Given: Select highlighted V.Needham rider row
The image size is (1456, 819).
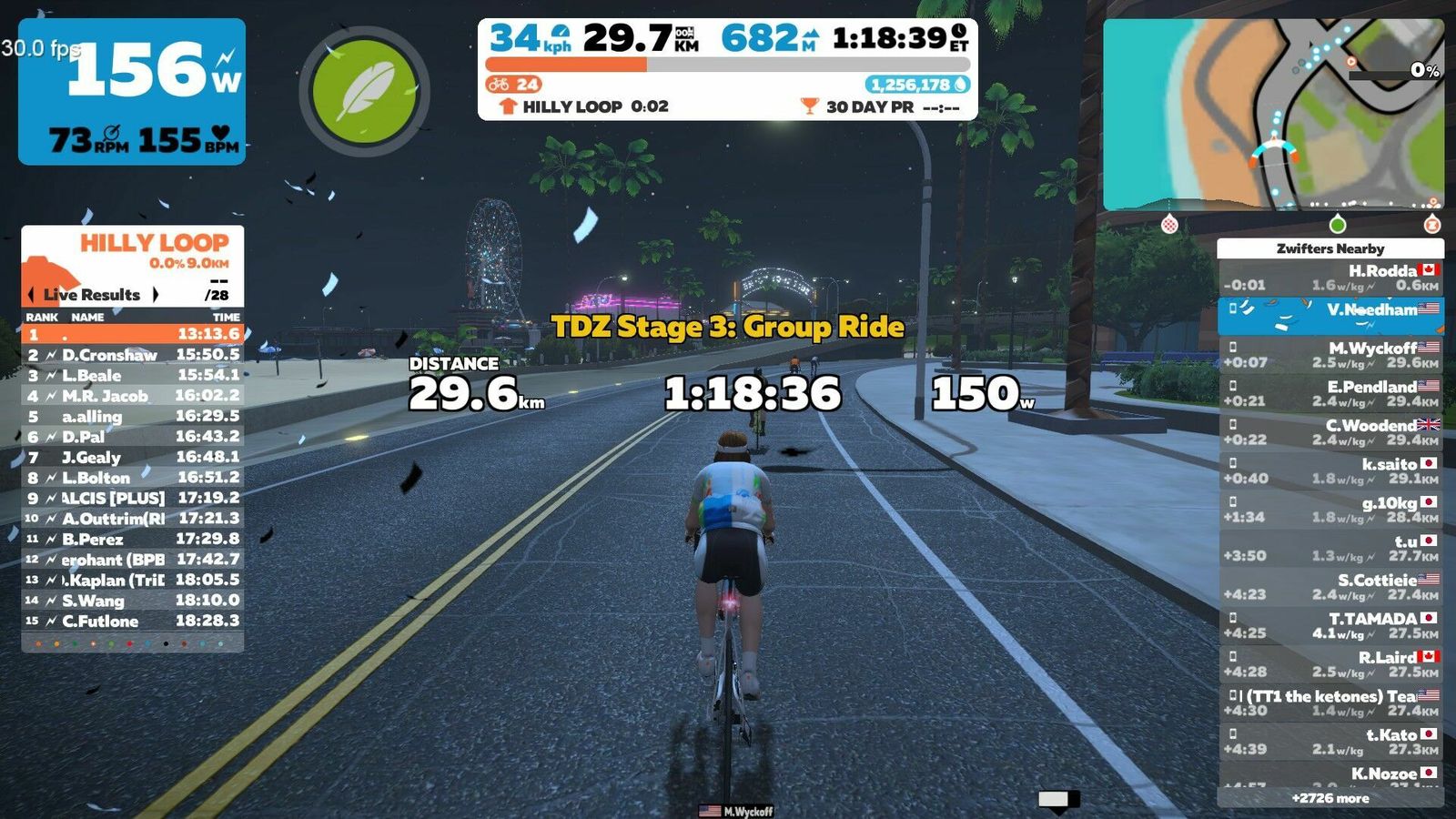Looking at the screenshot, I should coord(1330,316).
